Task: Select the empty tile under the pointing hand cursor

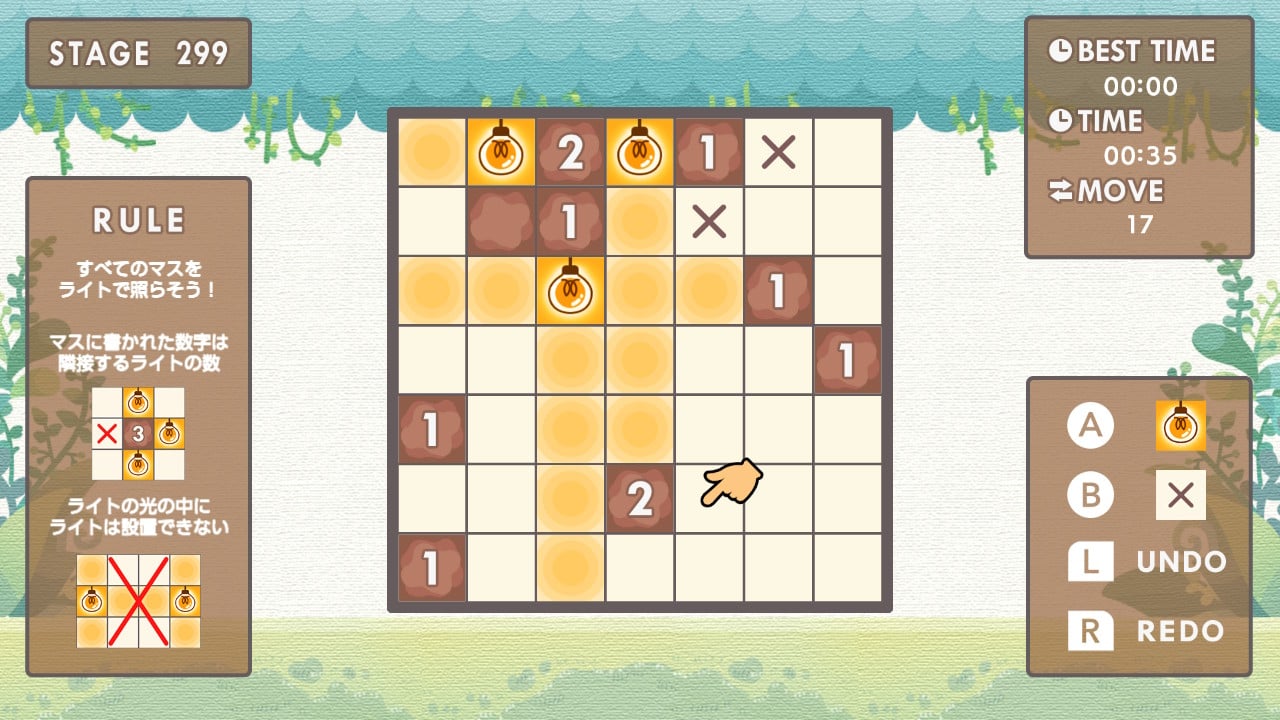Action: 709,498
